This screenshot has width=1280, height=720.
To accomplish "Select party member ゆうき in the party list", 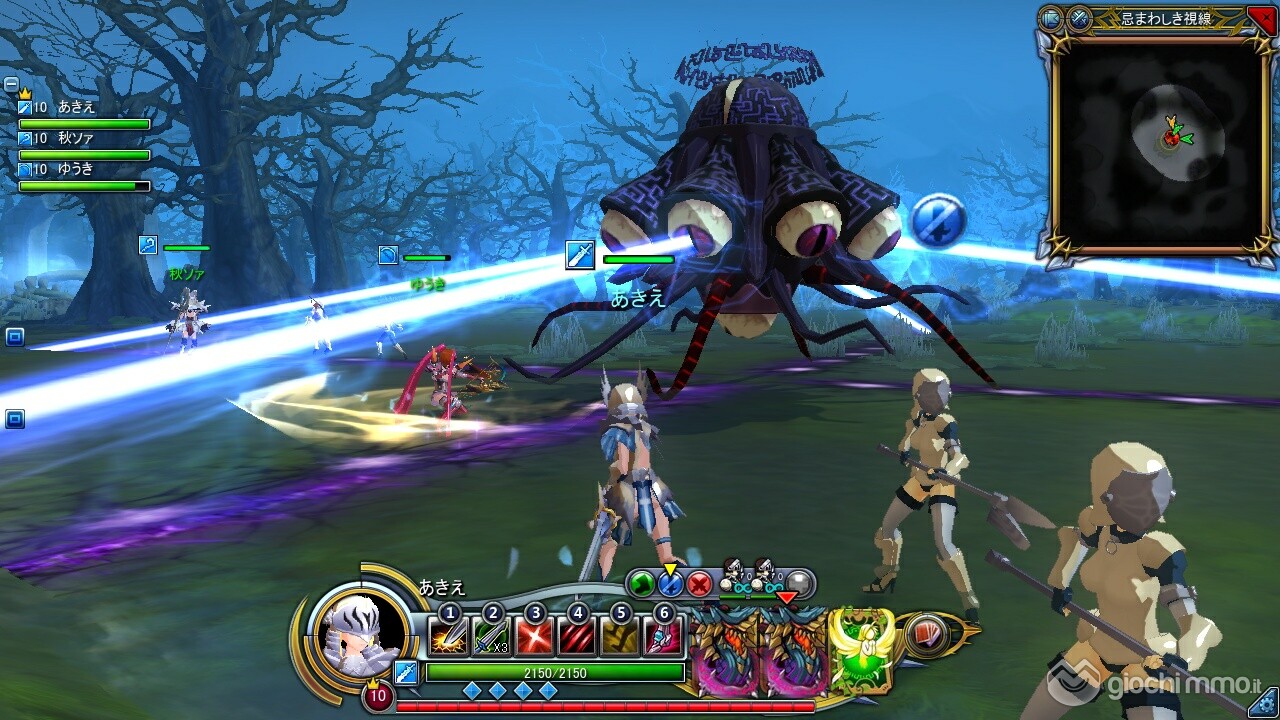I will click(x=75, y=170).
